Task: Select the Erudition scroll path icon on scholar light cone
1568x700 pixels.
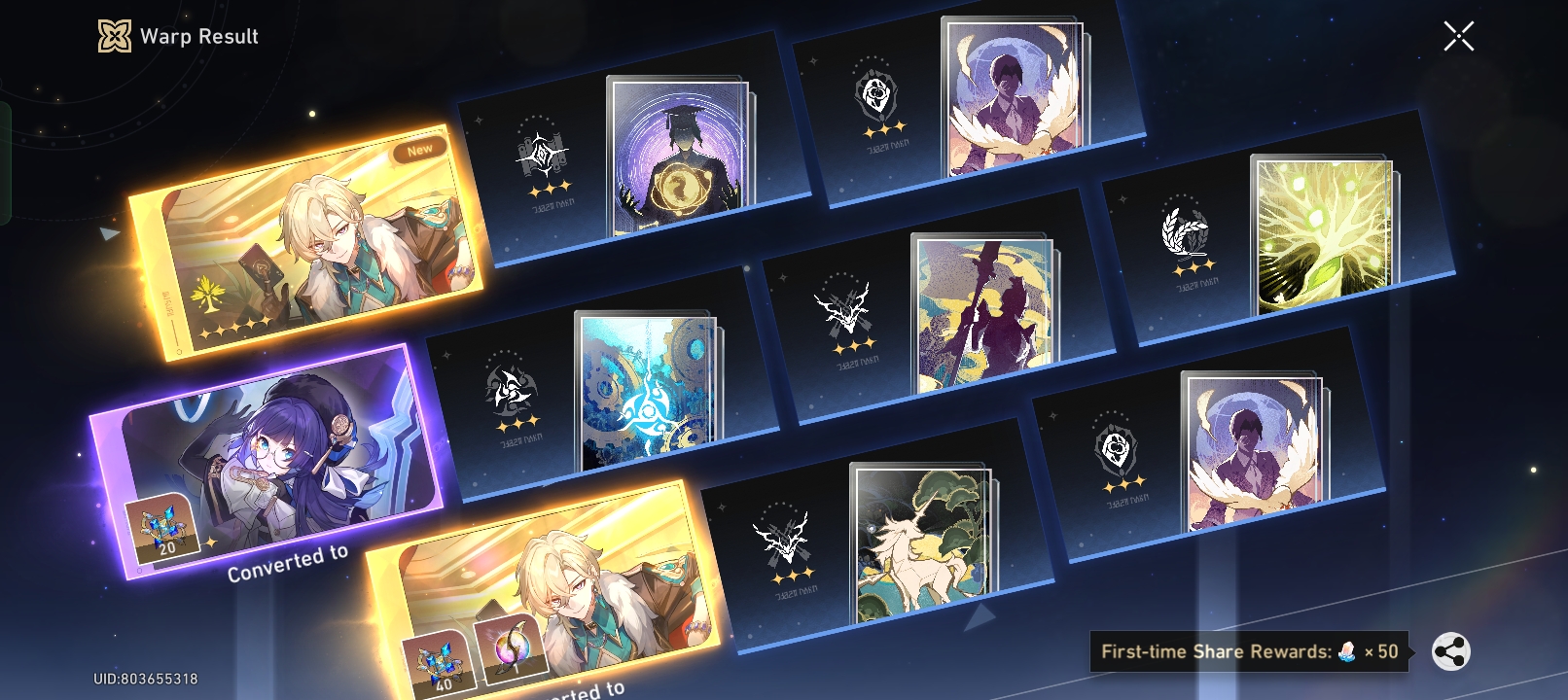Action: [540, 154]
